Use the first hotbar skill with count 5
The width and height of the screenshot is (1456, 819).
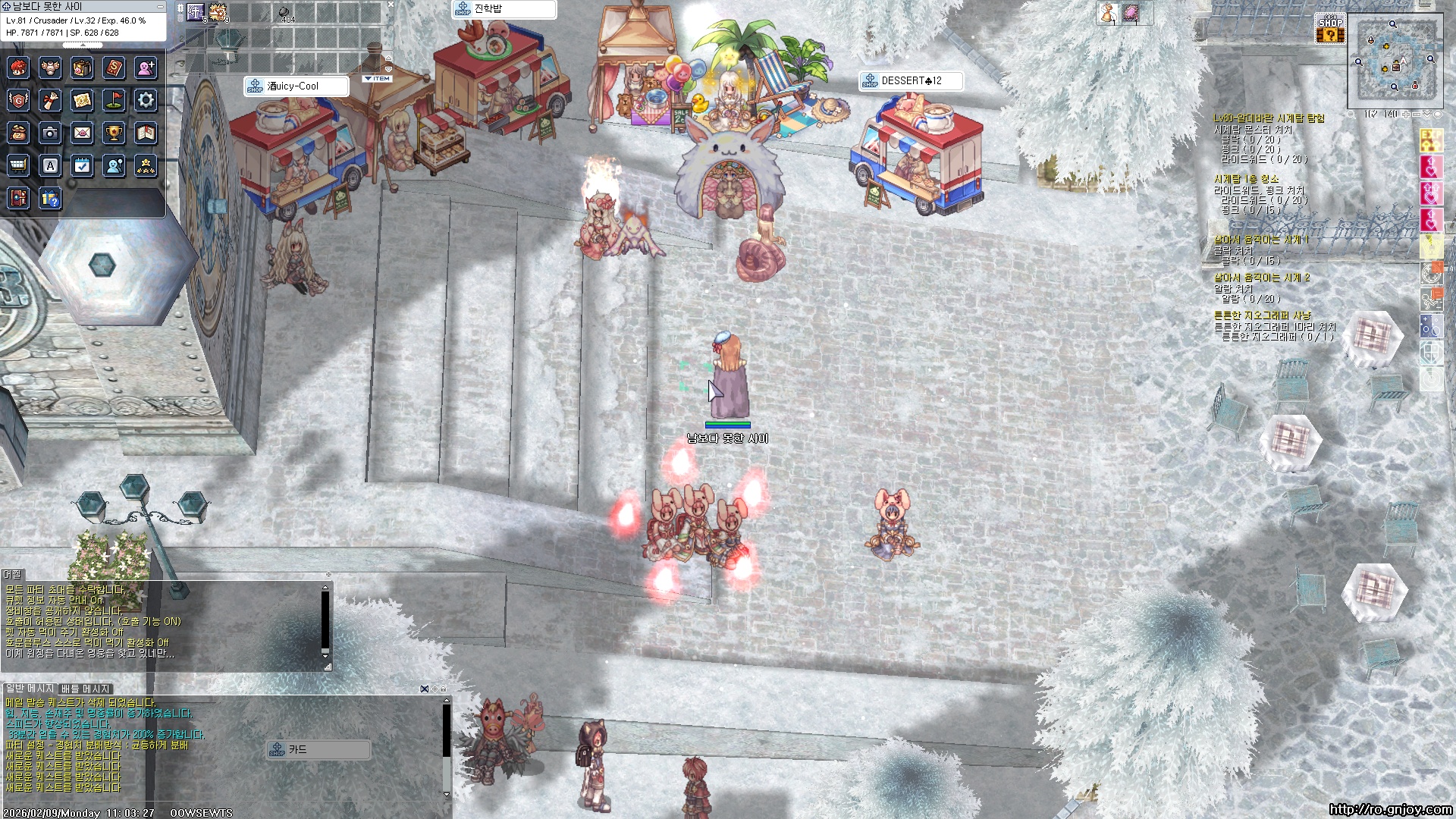point(196,12)
